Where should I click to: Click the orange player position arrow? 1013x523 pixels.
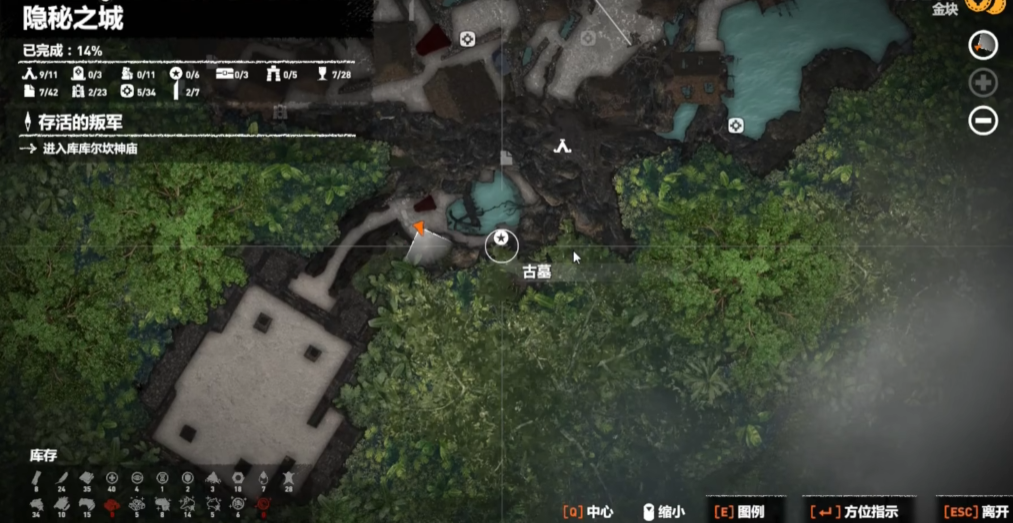[x=420, y=228]
